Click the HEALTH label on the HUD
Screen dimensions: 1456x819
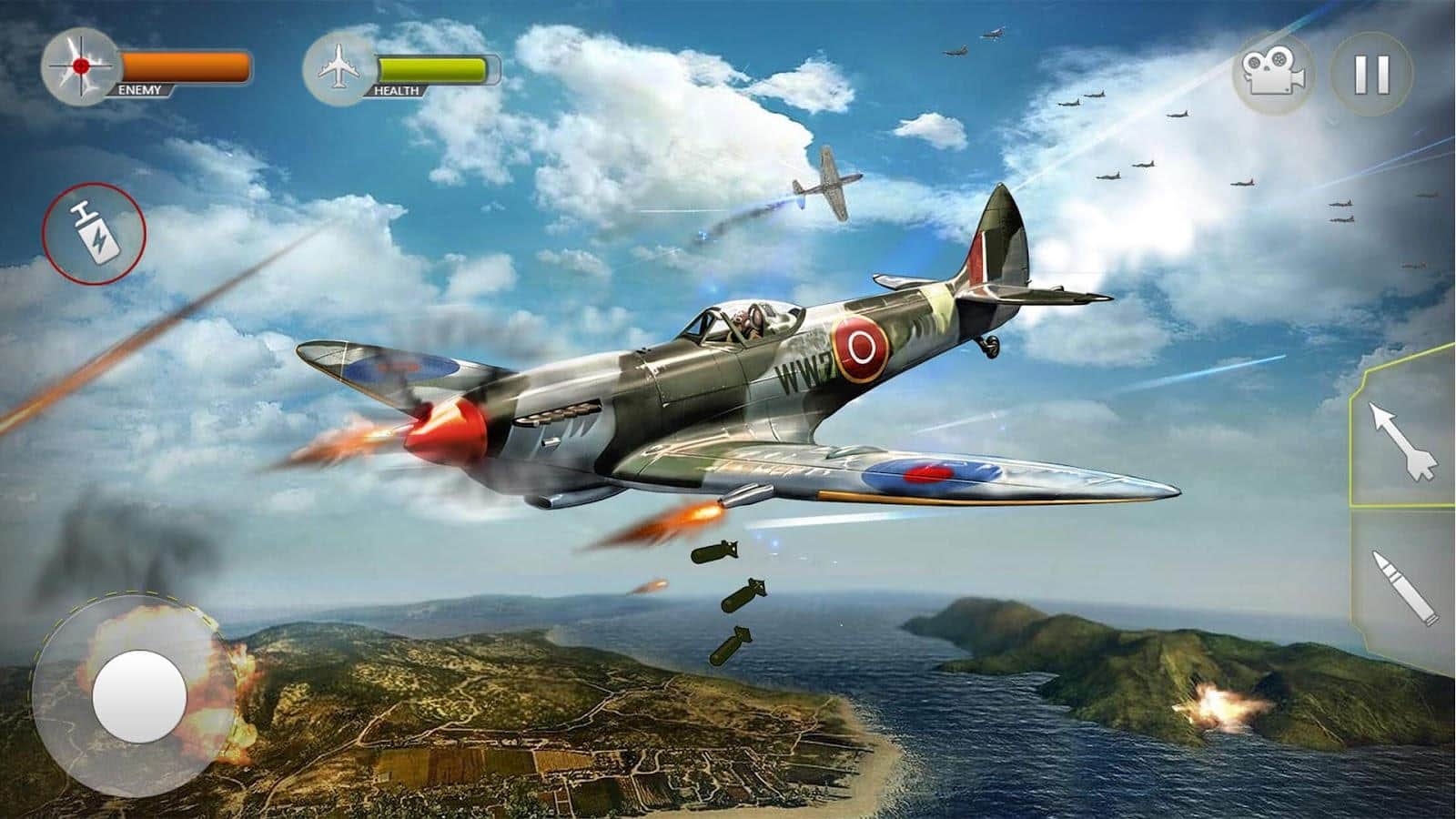tap(397, 90)
